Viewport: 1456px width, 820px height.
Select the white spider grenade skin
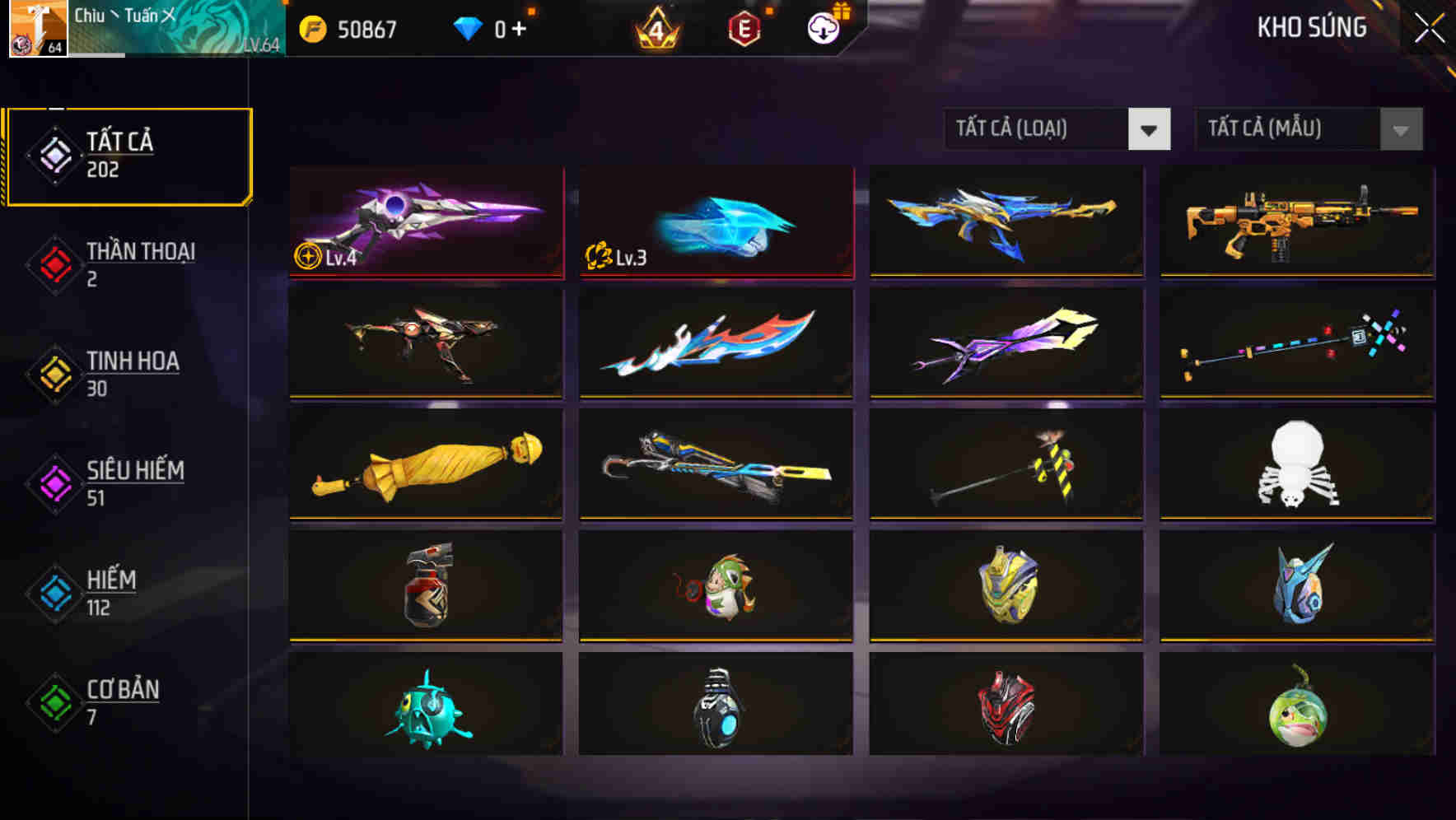[x=1297, y=465]
